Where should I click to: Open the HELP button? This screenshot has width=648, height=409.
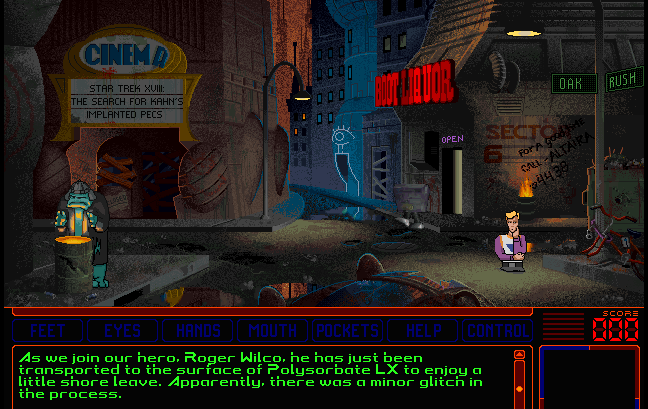click(x=421, y=330)
